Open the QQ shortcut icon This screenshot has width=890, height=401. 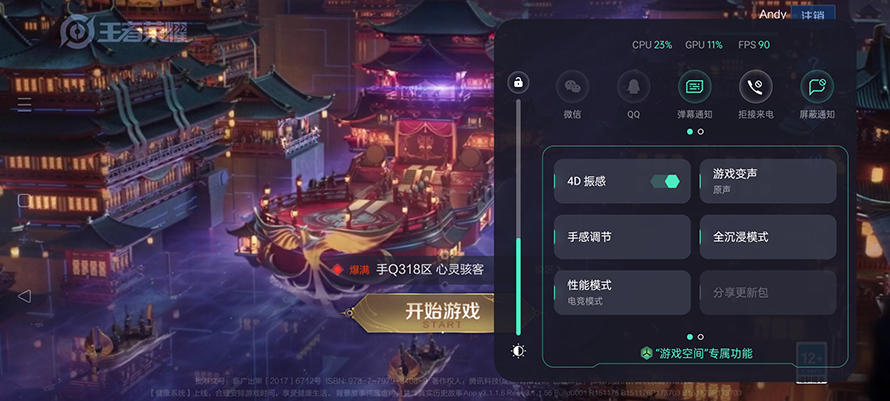point(633,87)
